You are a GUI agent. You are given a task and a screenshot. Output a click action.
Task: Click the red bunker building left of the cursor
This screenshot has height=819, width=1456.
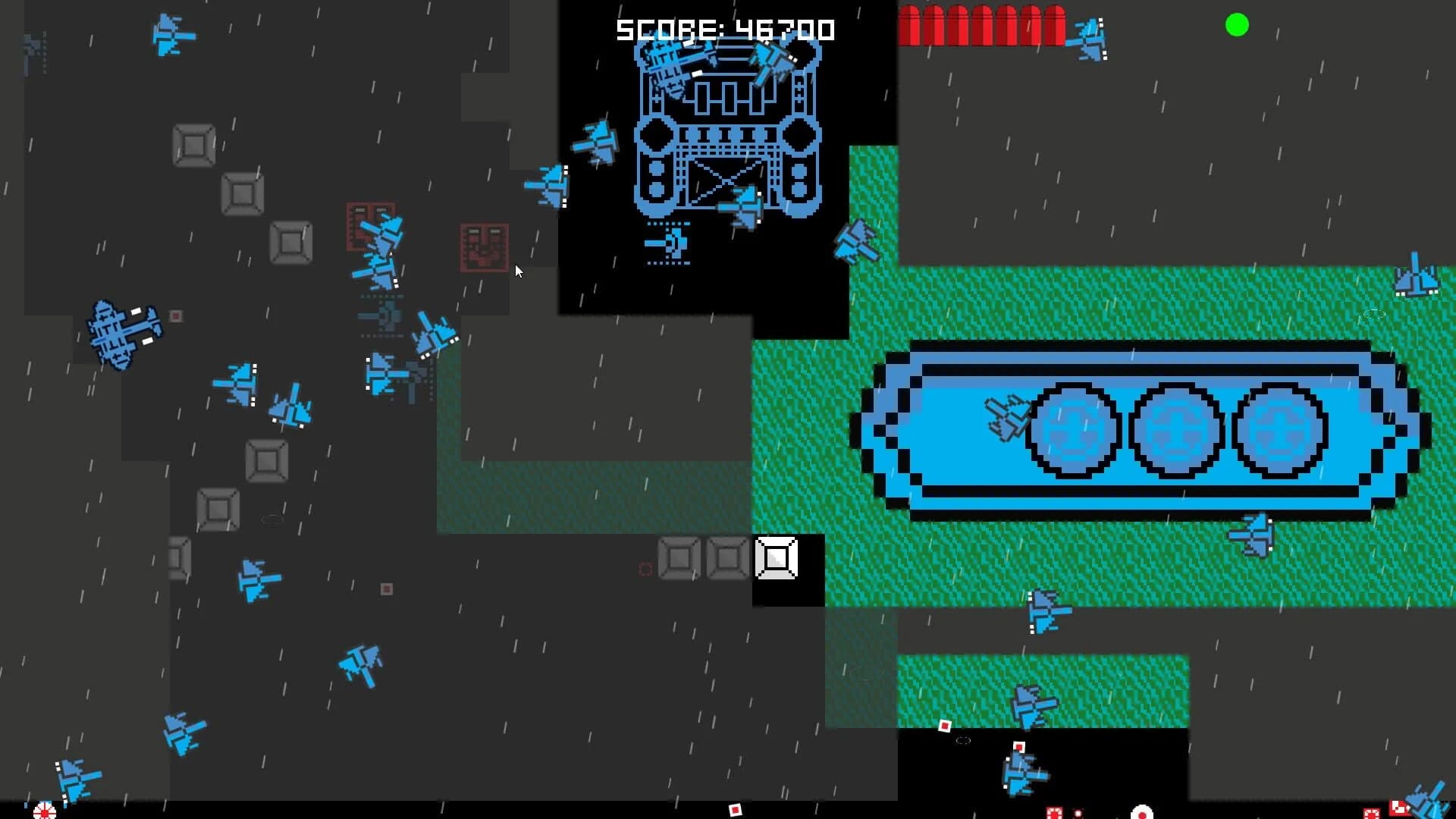[x=483, y=248]
